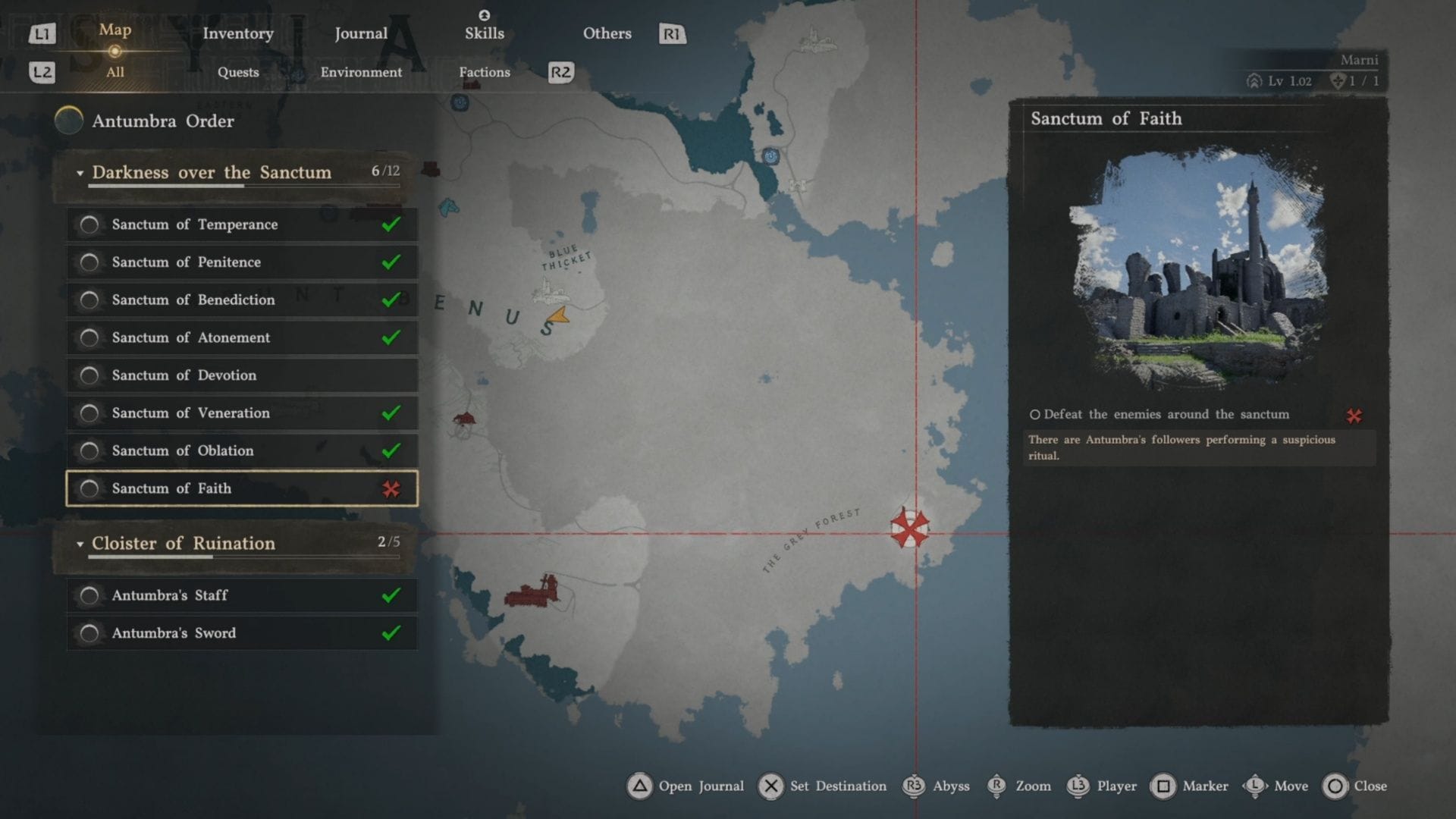
Task: Select the Antumbra's Staff entry
Action: point(242,595)
